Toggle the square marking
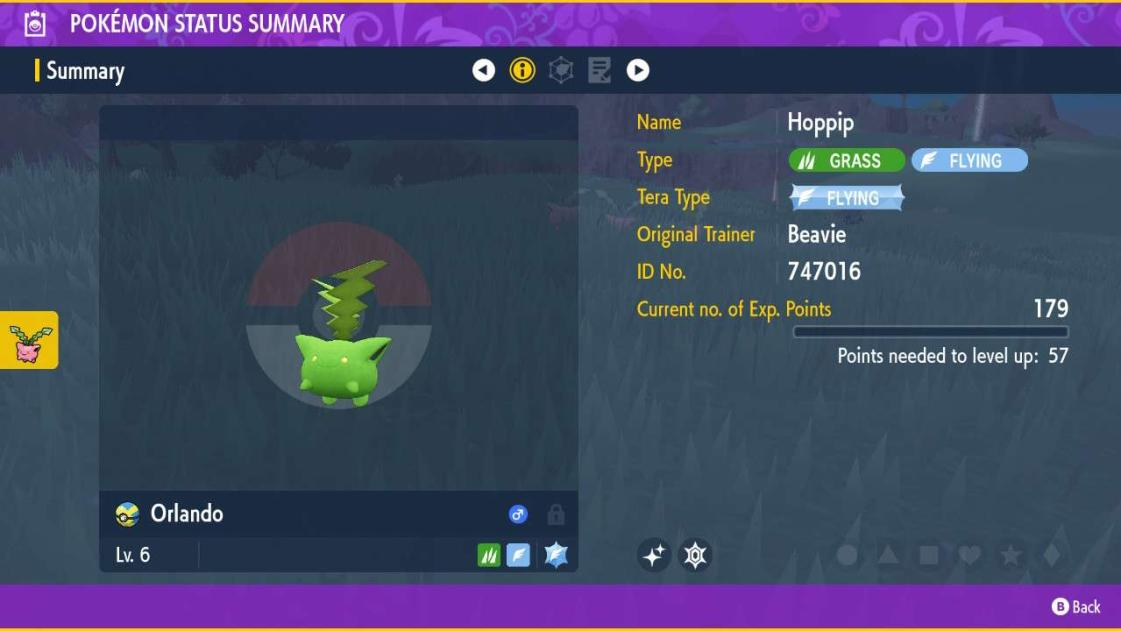This screenshot has height=631, width=1121. tap(929, 555)
